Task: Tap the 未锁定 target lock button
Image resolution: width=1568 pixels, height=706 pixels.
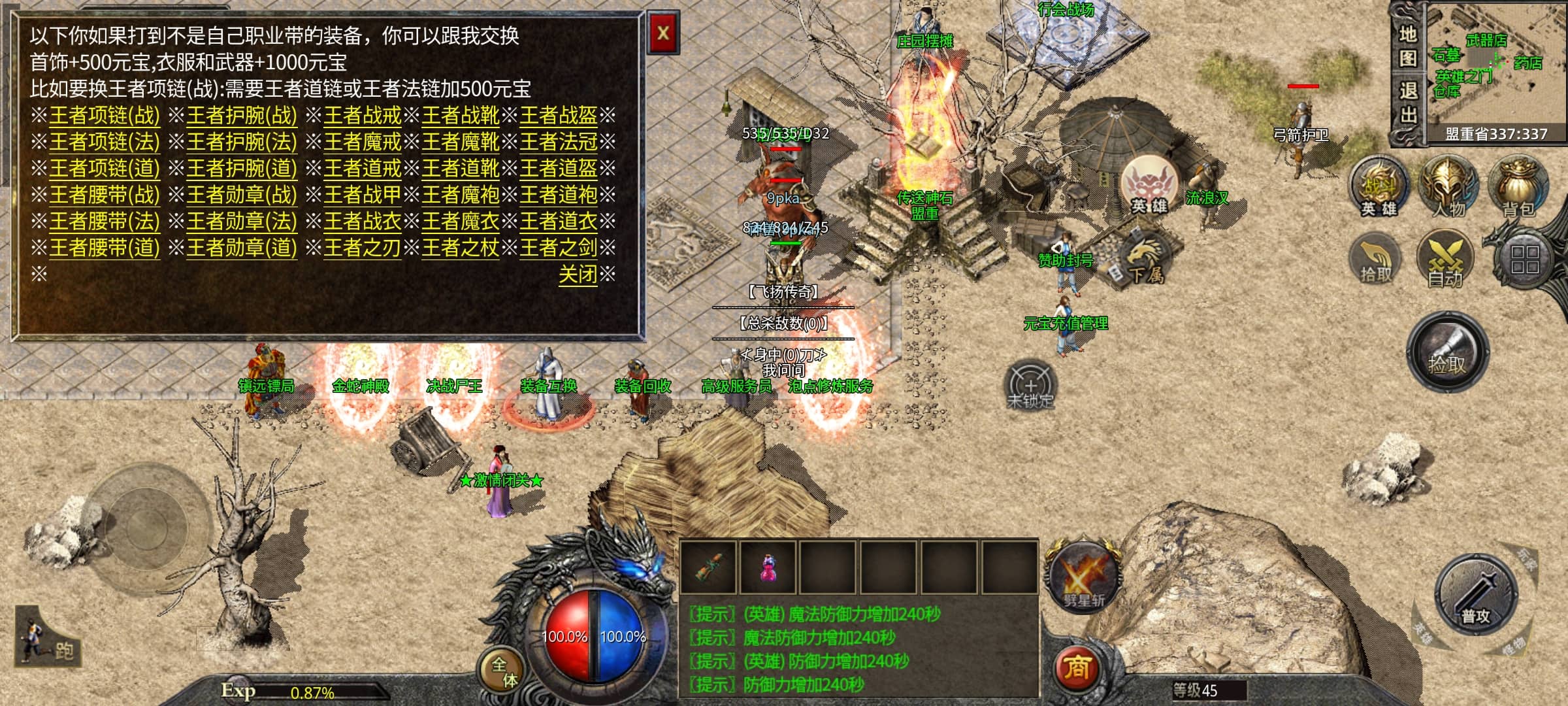Action: 1030,386
